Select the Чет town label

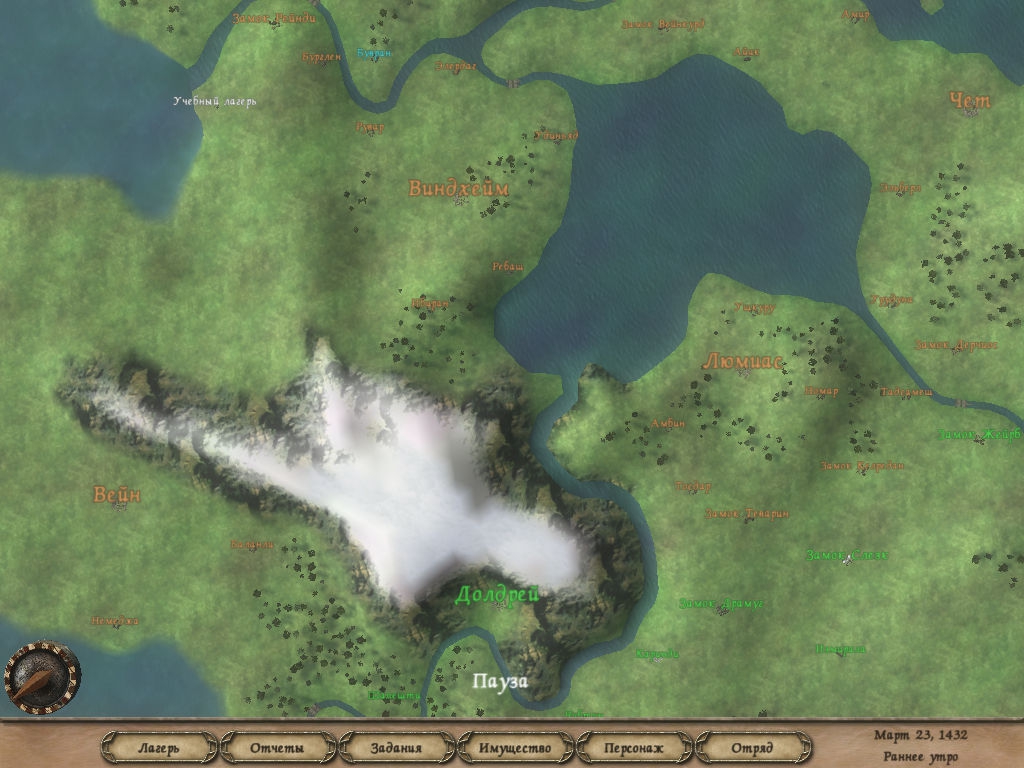point(969,101)
